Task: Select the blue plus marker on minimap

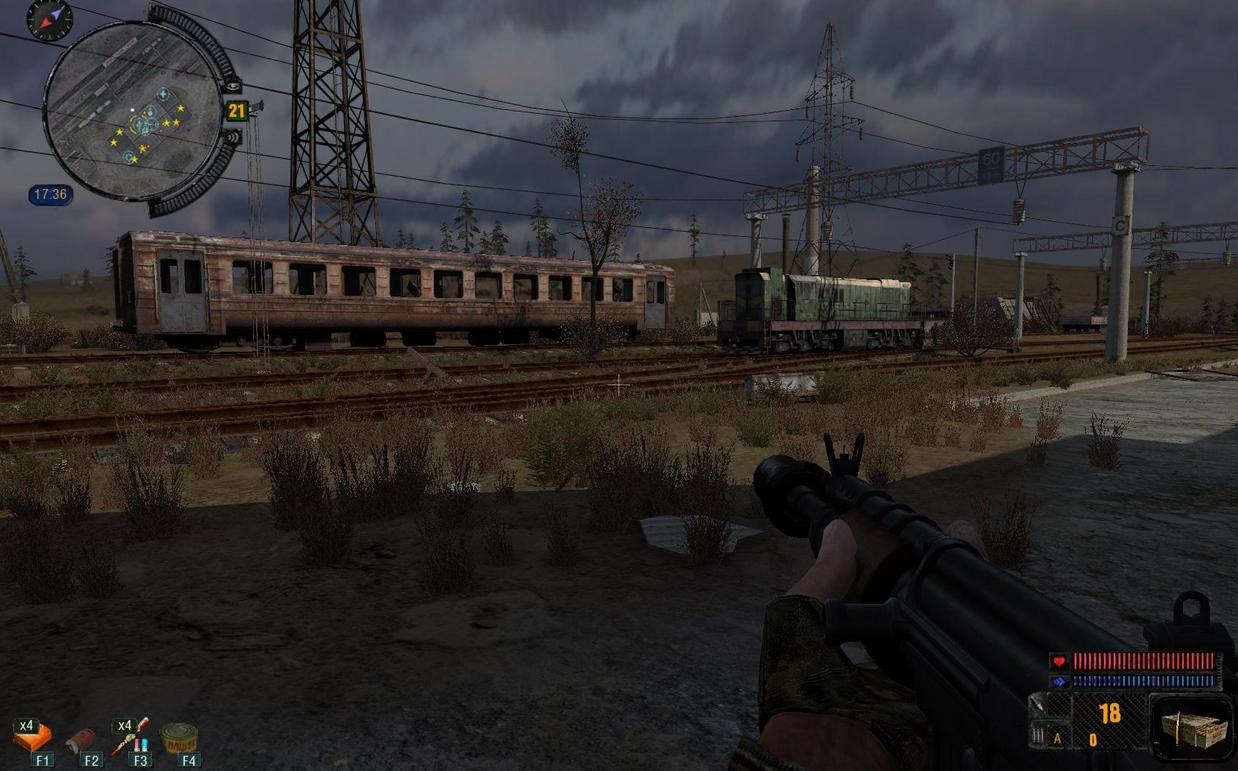Action: pos(162,94)
